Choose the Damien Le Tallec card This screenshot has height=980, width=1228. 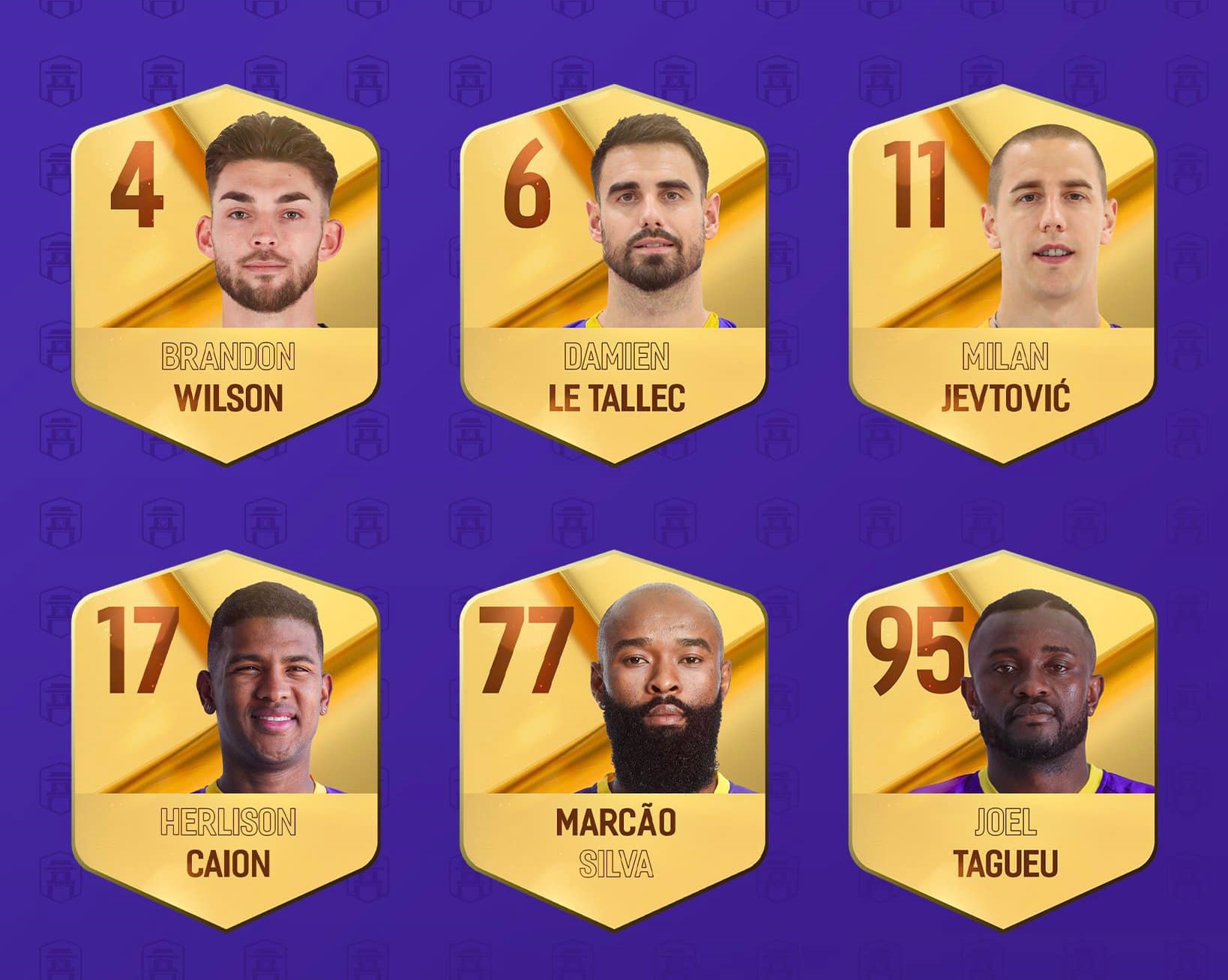(614, 274)
